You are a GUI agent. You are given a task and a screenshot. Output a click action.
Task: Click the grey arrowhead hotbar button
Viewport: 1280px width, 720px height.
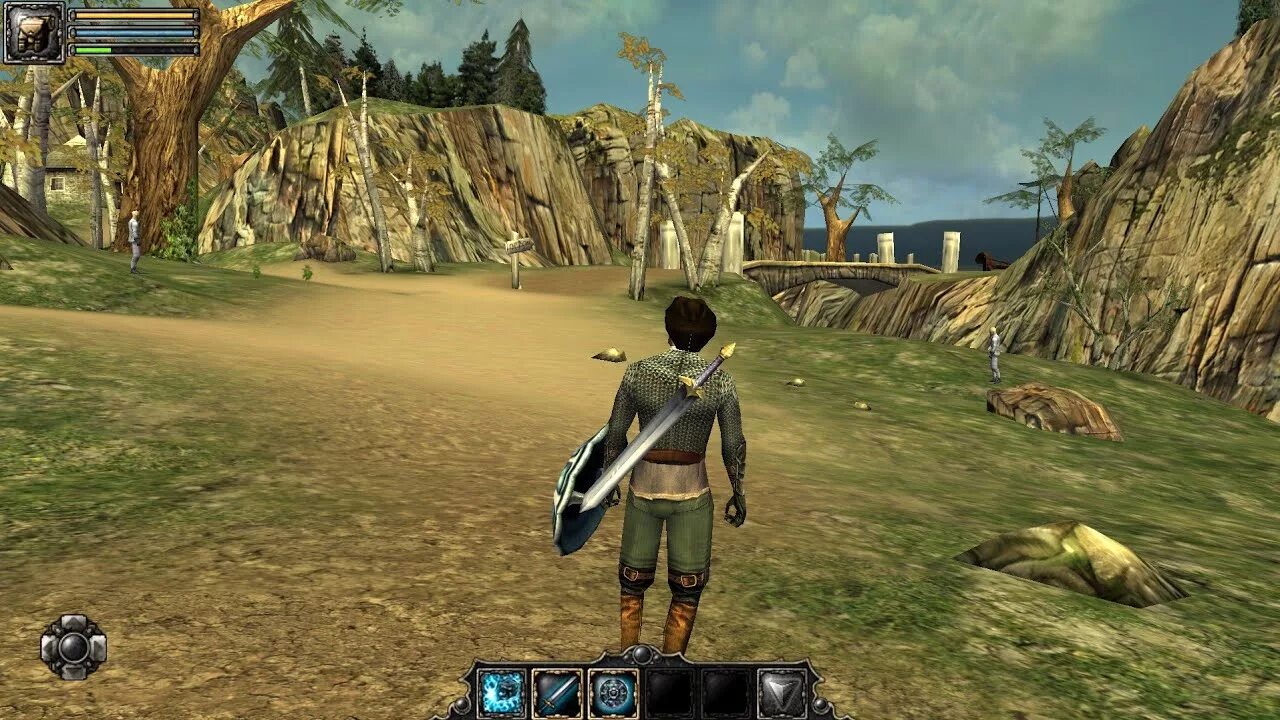click(780, 693)
